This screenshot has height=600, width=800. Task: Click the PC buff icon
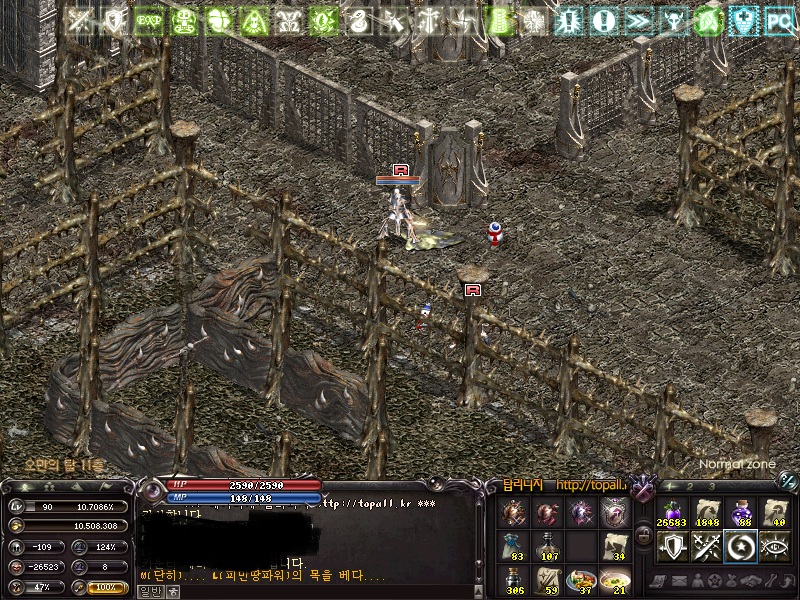click(x=778, y=20)
